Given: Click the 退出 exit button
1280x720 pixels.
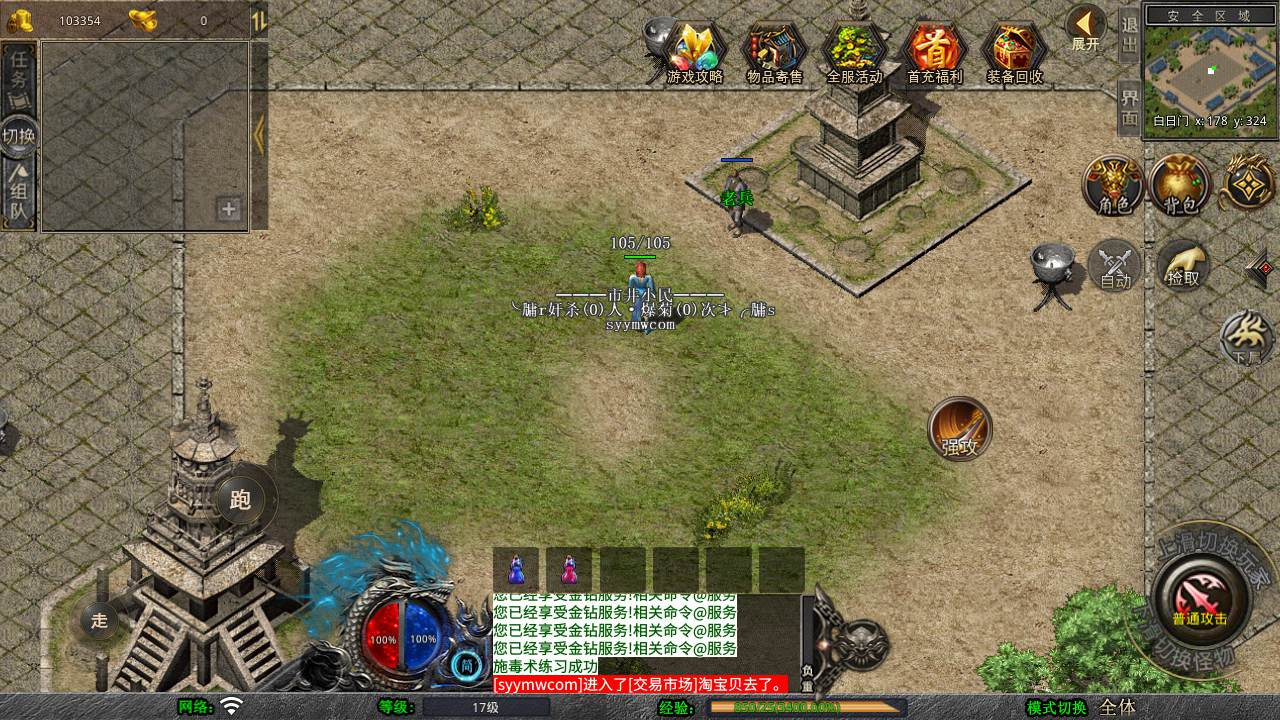Looking at the screenshot, I should 1130,35.
